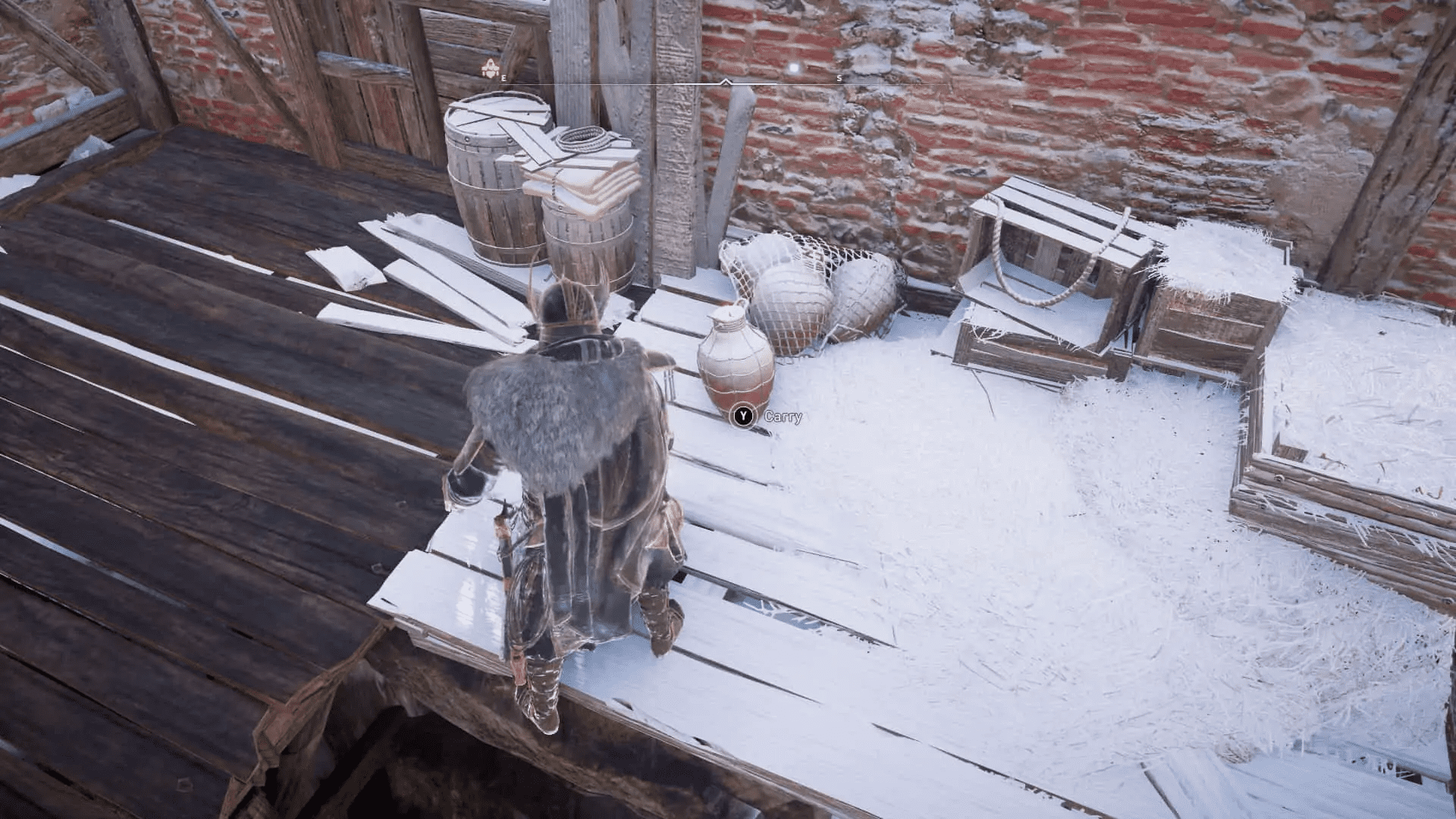Click the quest objective icon above the compass
This screenshot has height=819, width=1456.
[490, 66]
